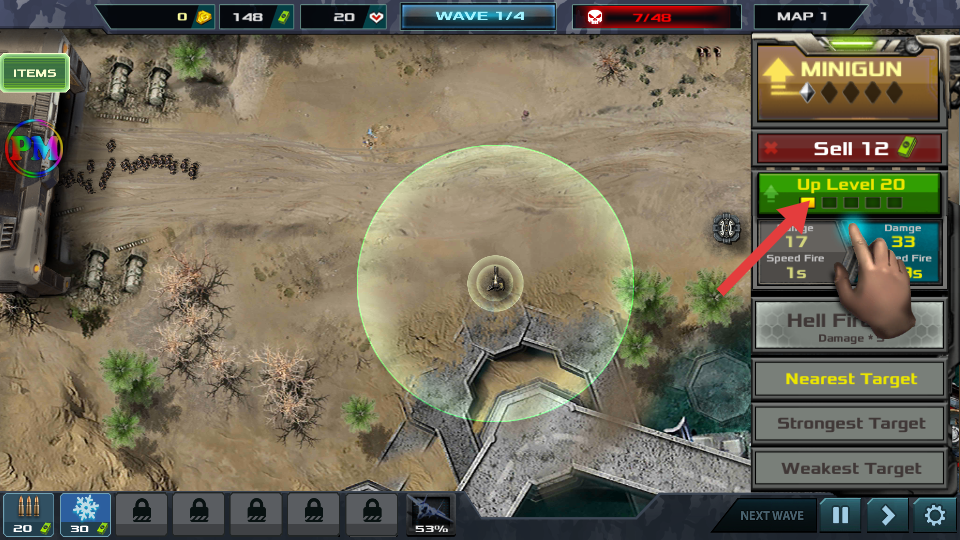Sell the minigun for 12
The height and width of the screenshot is (540, 960).
850,149
